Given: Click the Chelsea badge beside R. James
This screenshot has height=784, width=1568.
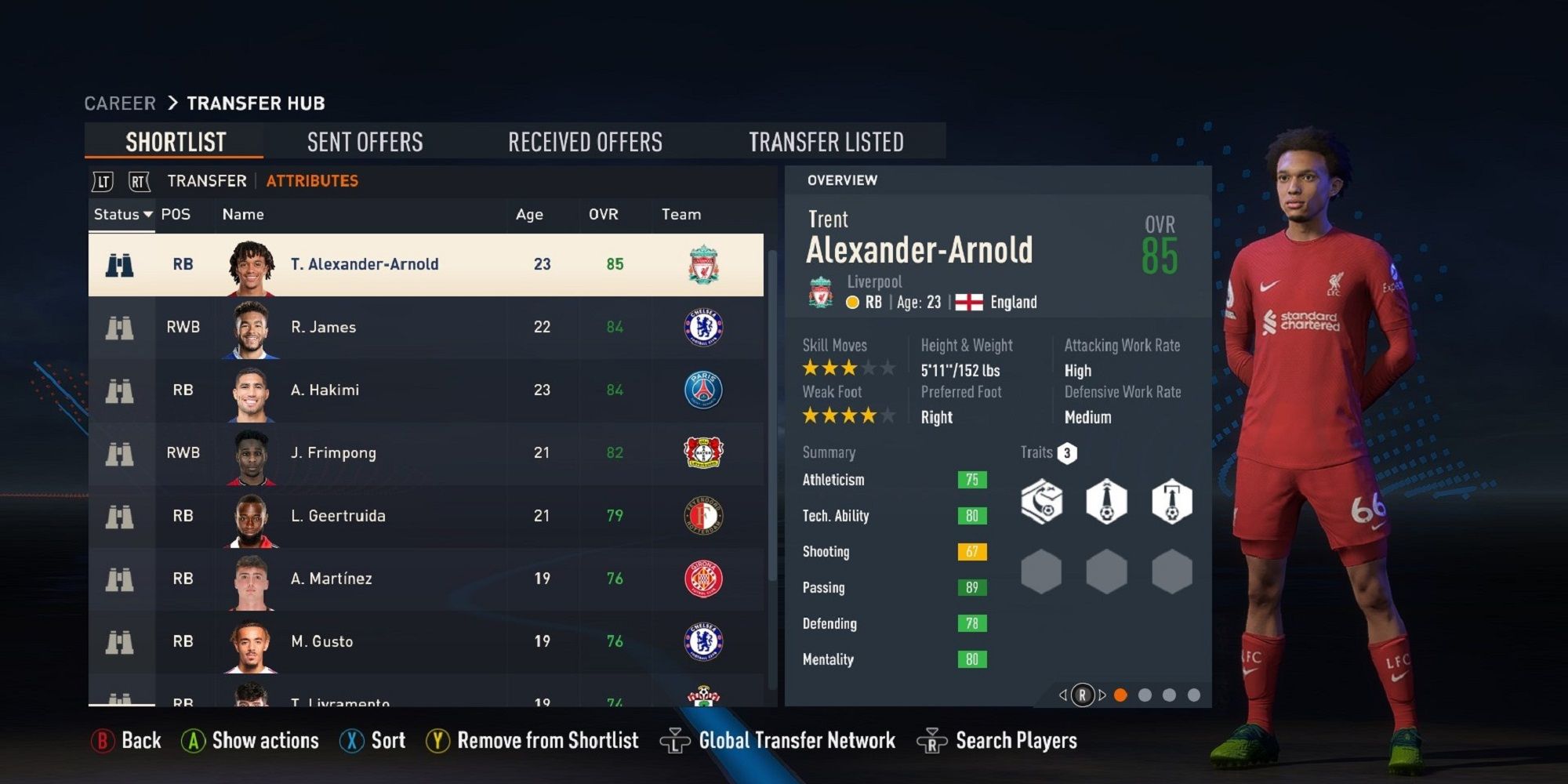Looking at the screenshot, I should tap(703, 327).
